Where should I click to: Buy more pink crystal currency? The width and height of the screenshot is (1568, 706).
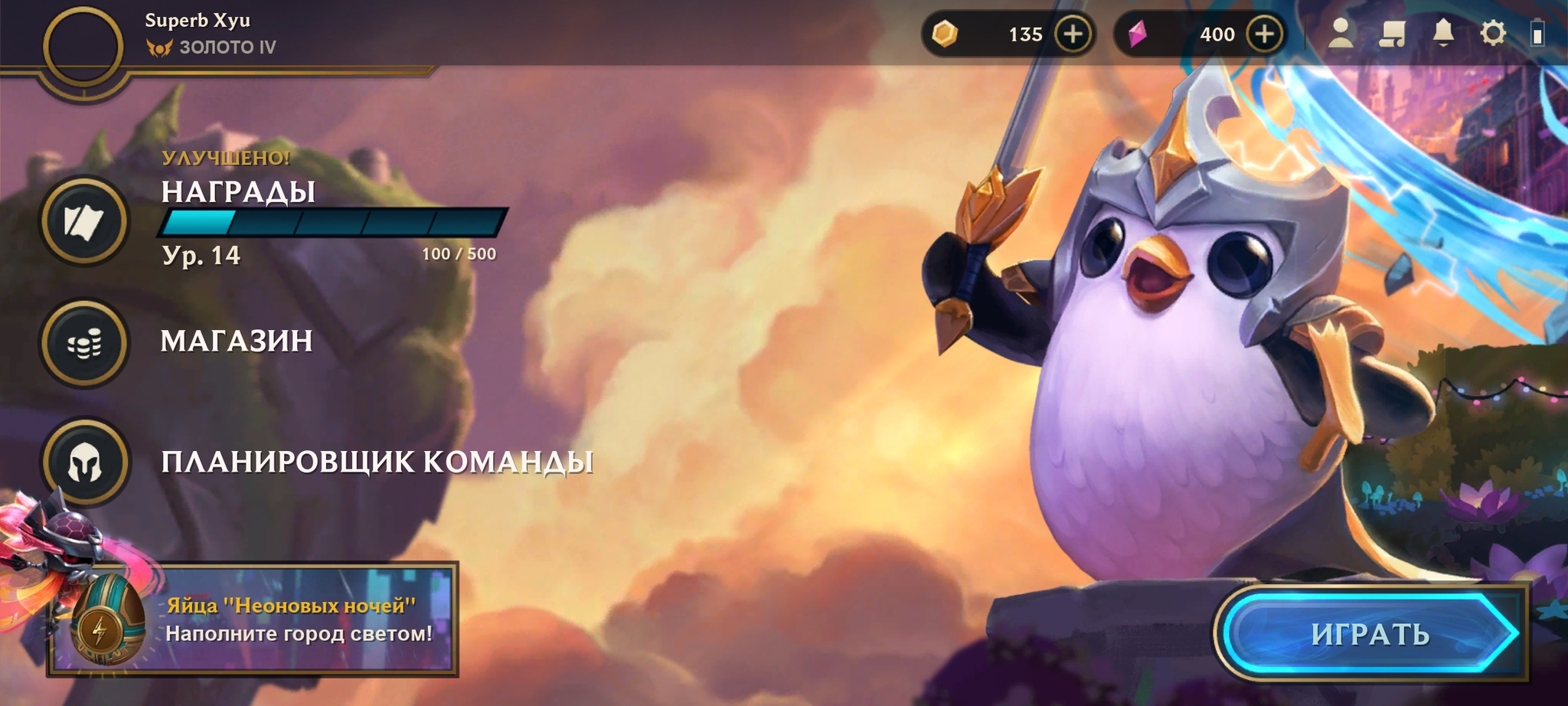pos(1264,34)
